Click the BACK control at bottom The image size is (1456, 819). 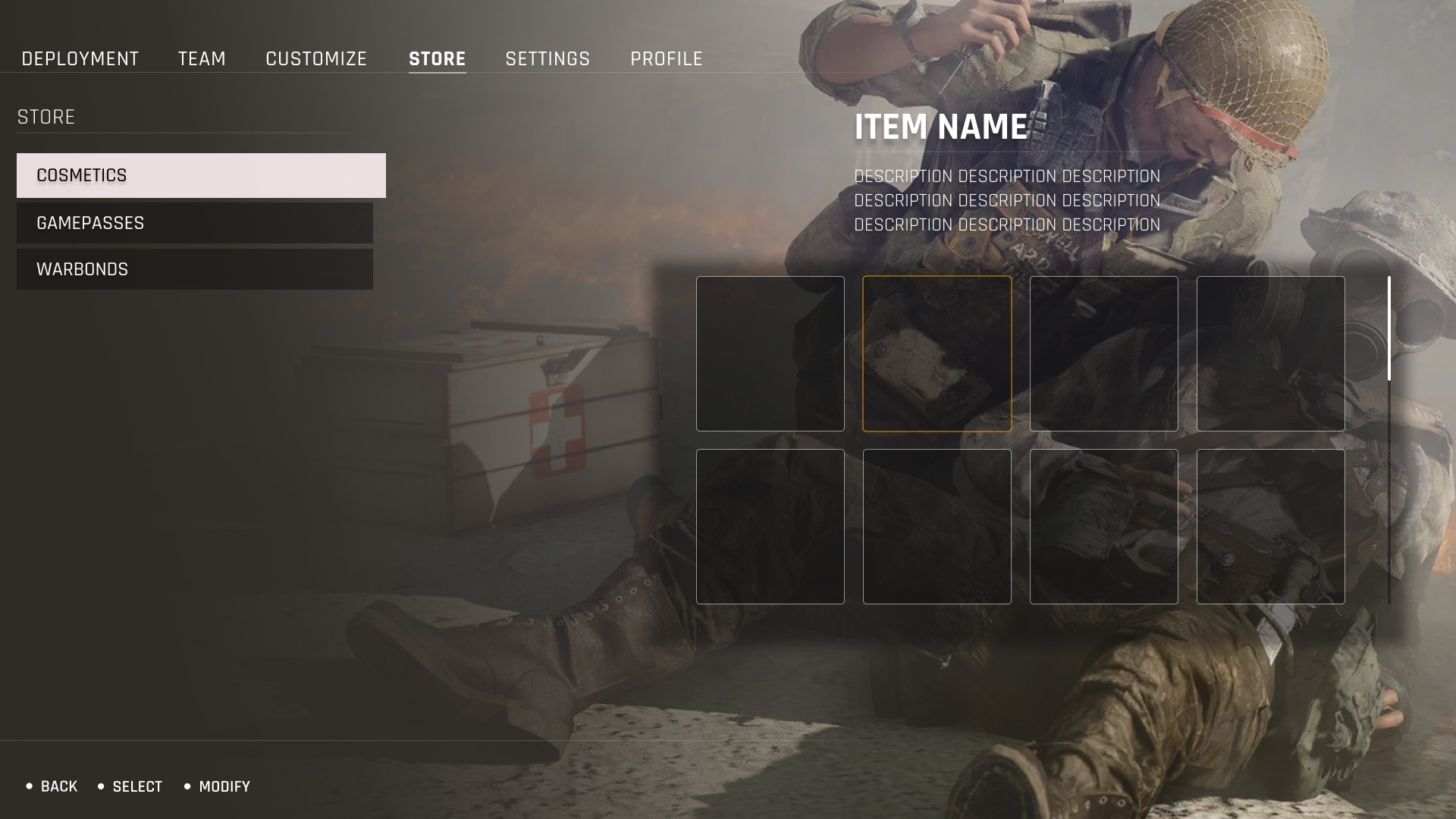pos(58,786)
